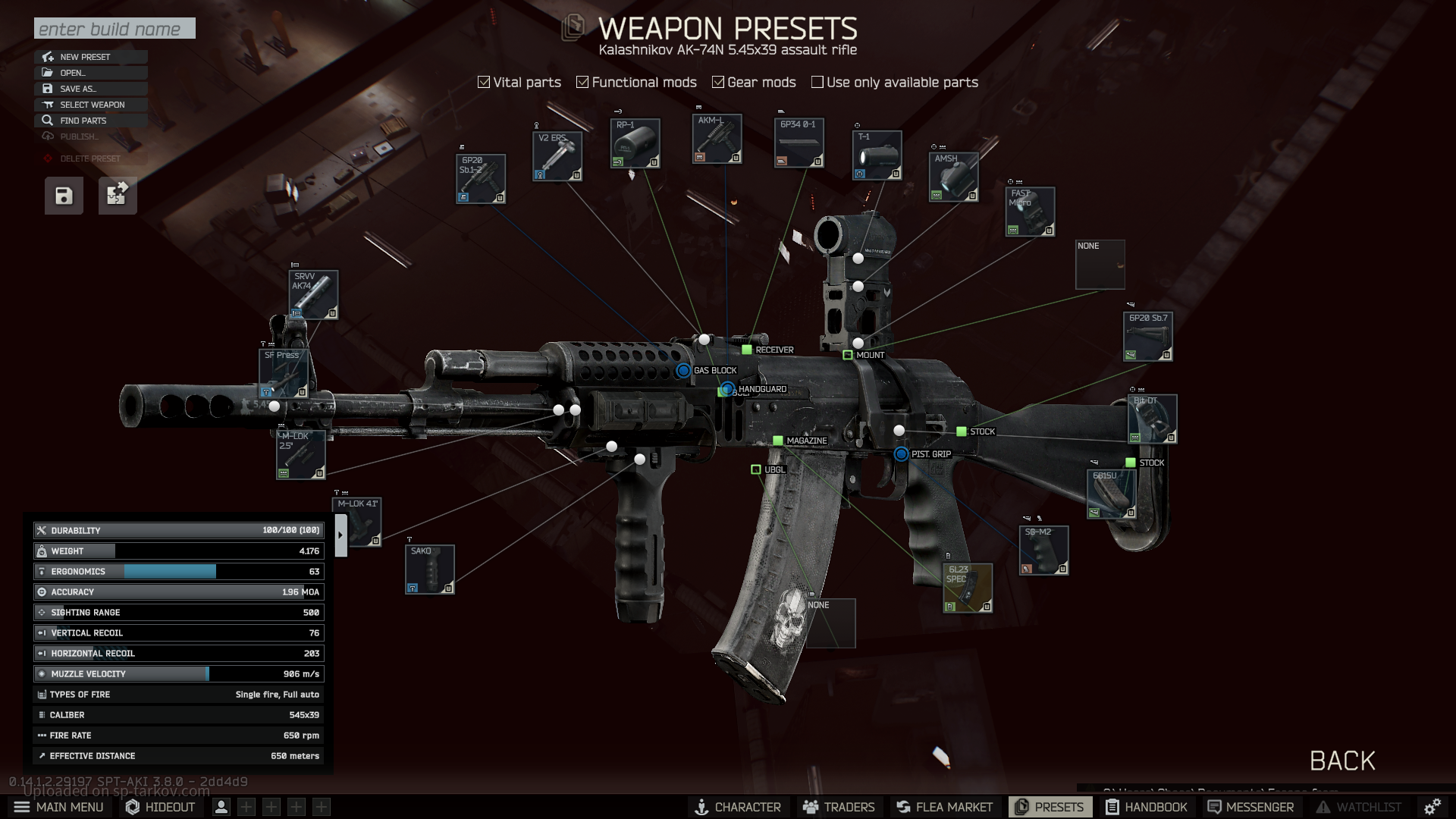The image size is (1456, 819).
Task: Enable Use only available parts
Action: pos(817,82)
